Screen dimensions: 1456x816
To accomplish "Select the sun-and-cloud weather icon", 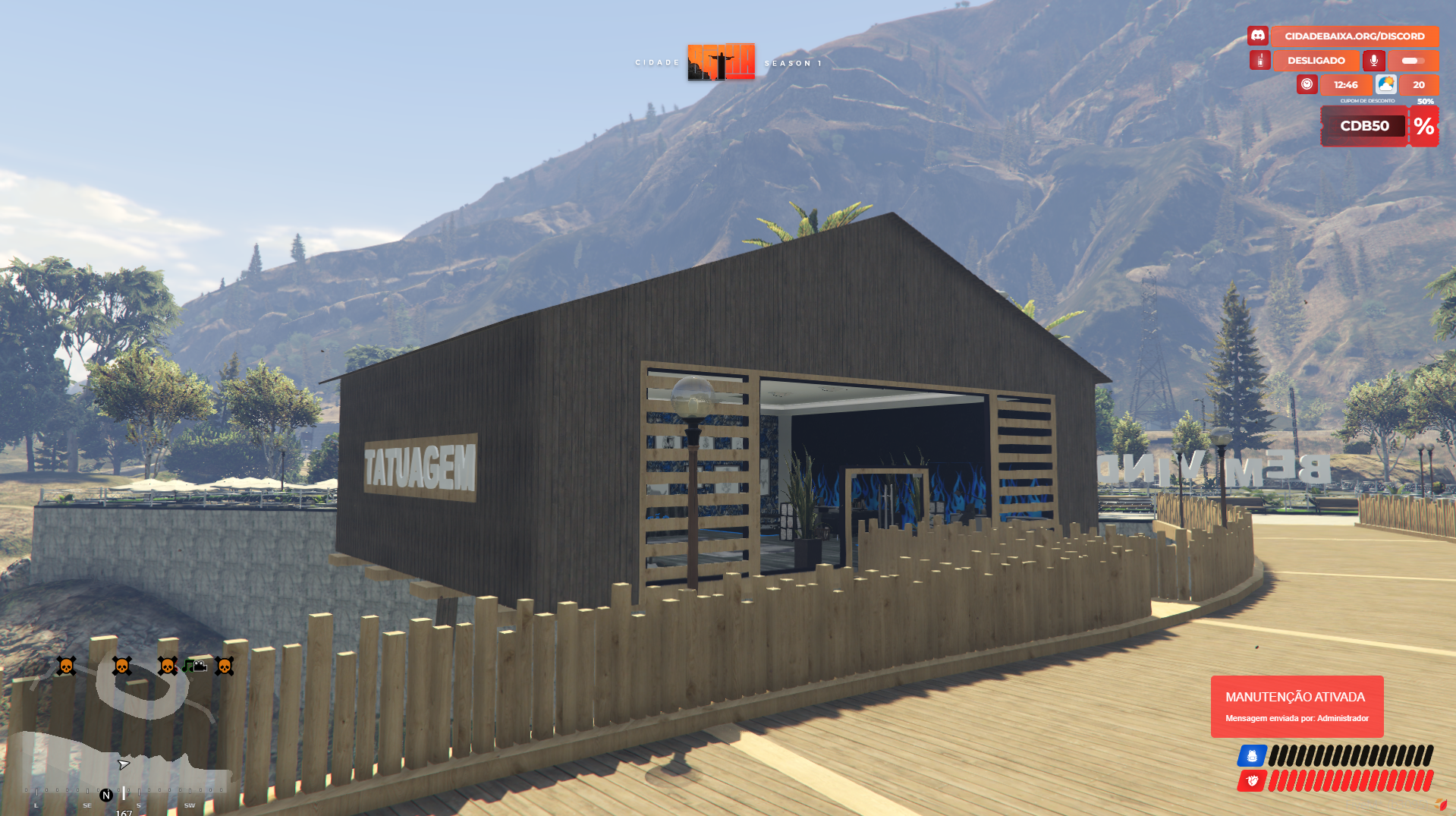I will point(1385,84).
